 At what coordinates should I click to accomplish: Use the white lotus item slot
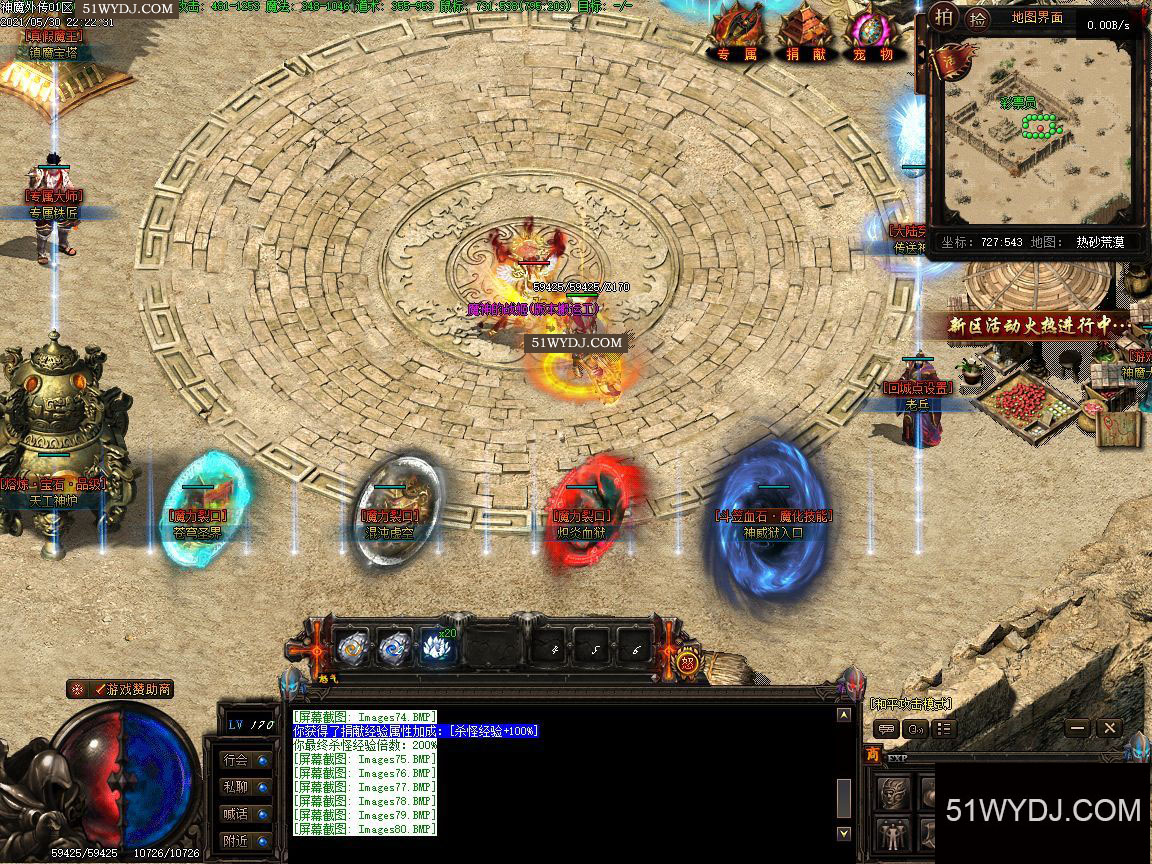point(436,647)
